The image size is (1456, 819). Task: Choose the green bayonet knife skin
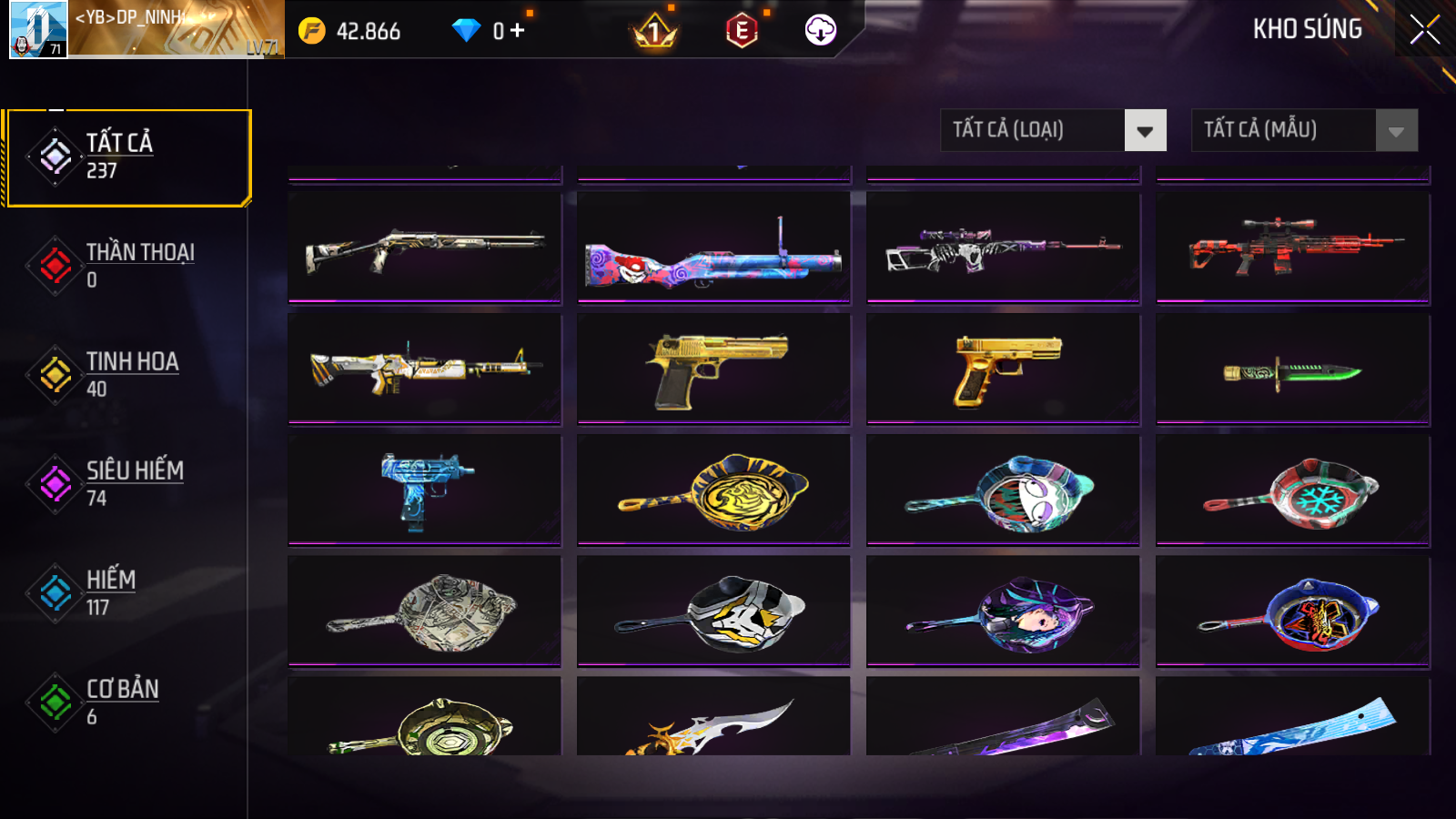tap(1293, 369)
